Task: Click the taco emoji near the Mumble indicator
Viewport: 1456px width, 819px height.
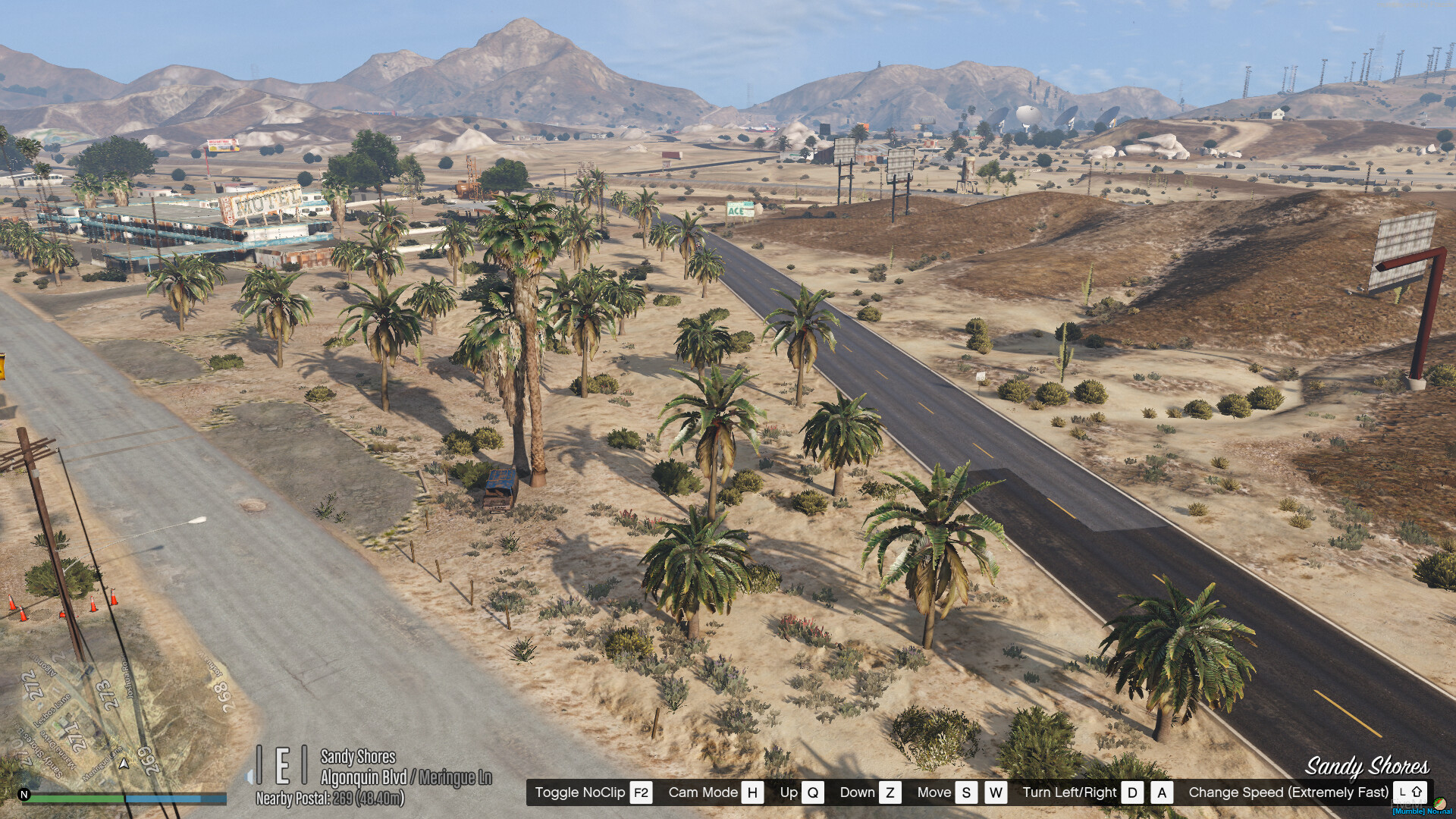Action: click(1440, 805)
